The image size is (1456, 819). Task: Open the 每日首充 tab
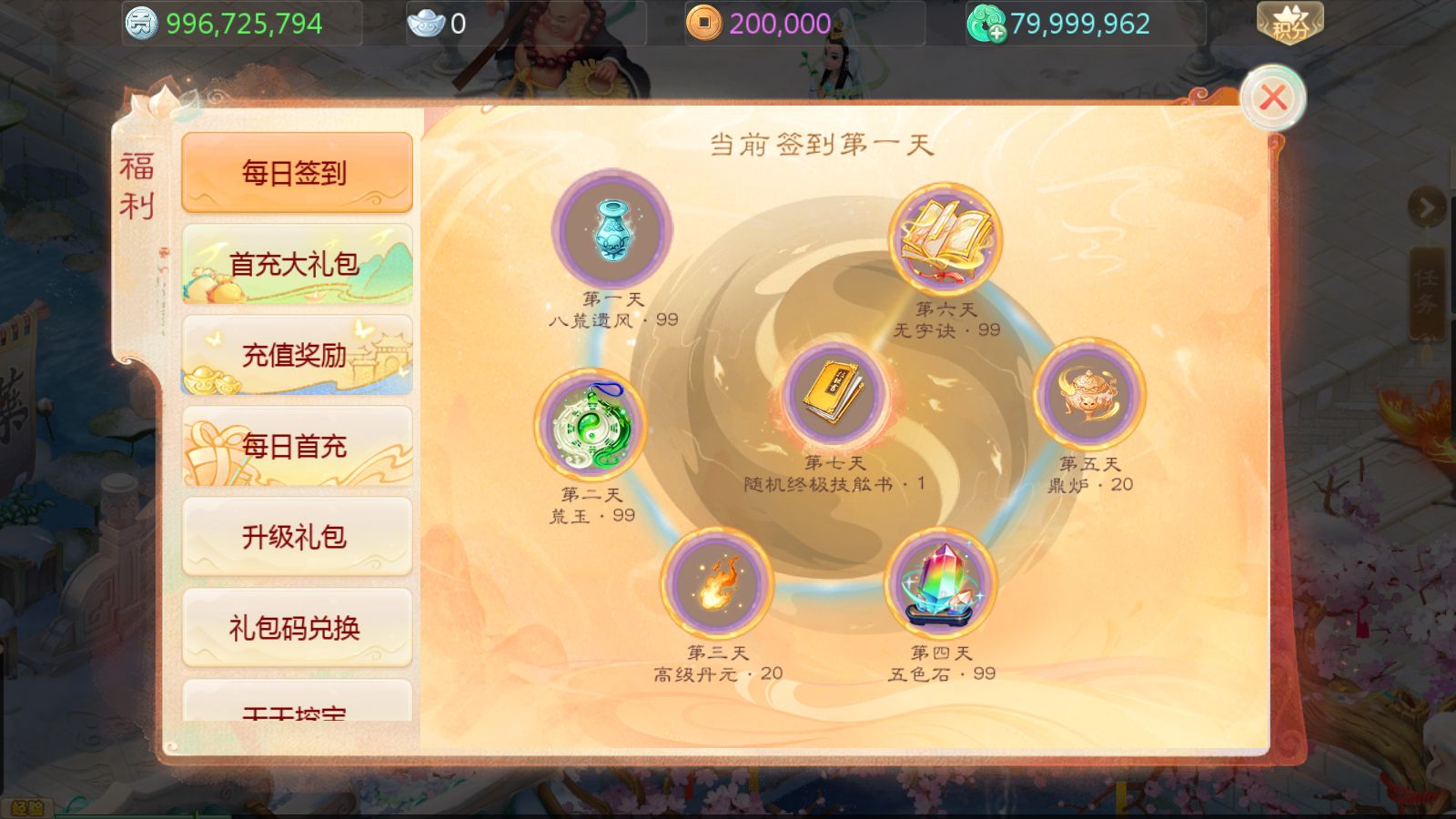tap(297, 446)
